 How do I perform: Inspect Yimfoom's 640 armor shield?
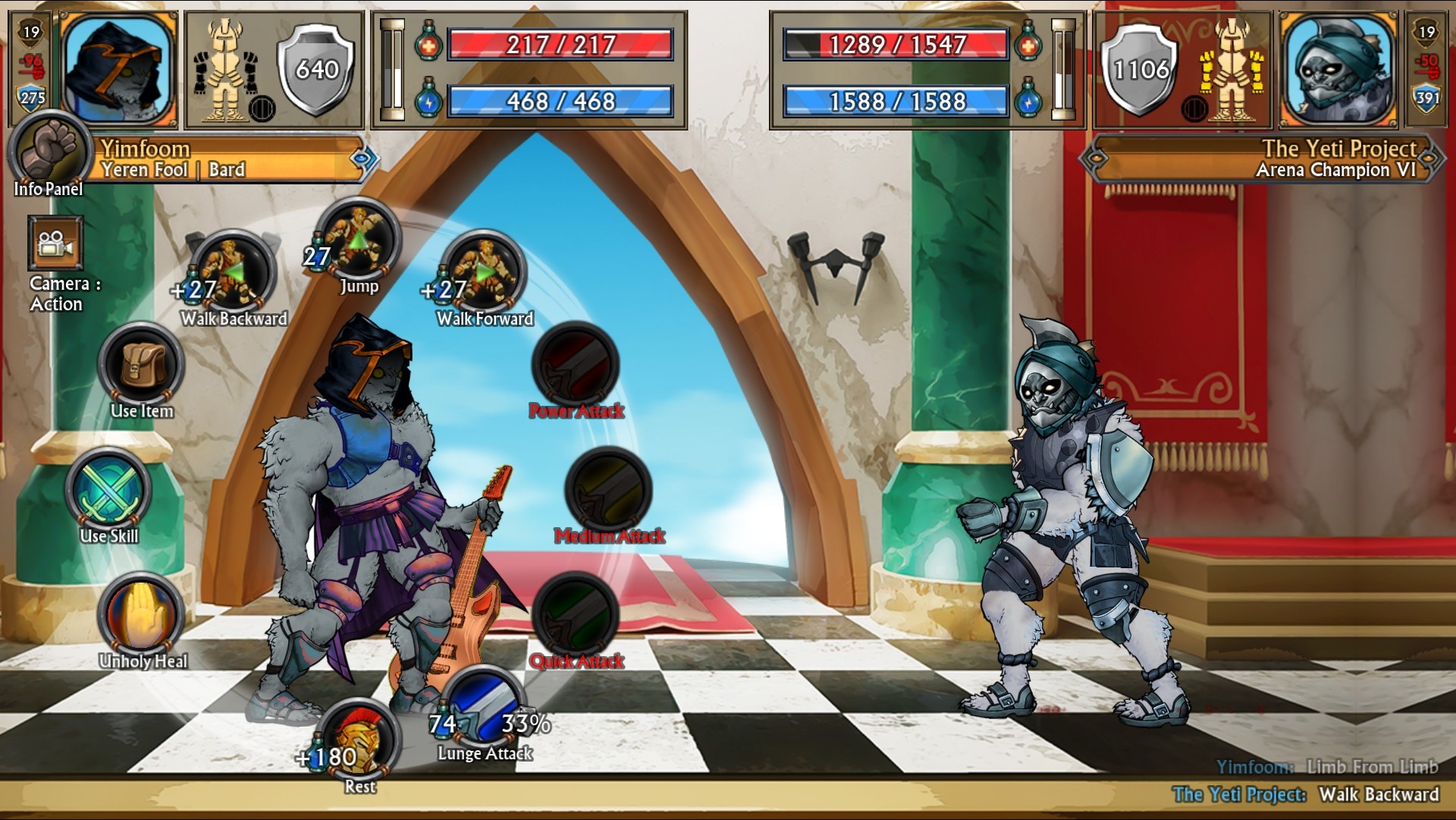(x=316, y=70)
